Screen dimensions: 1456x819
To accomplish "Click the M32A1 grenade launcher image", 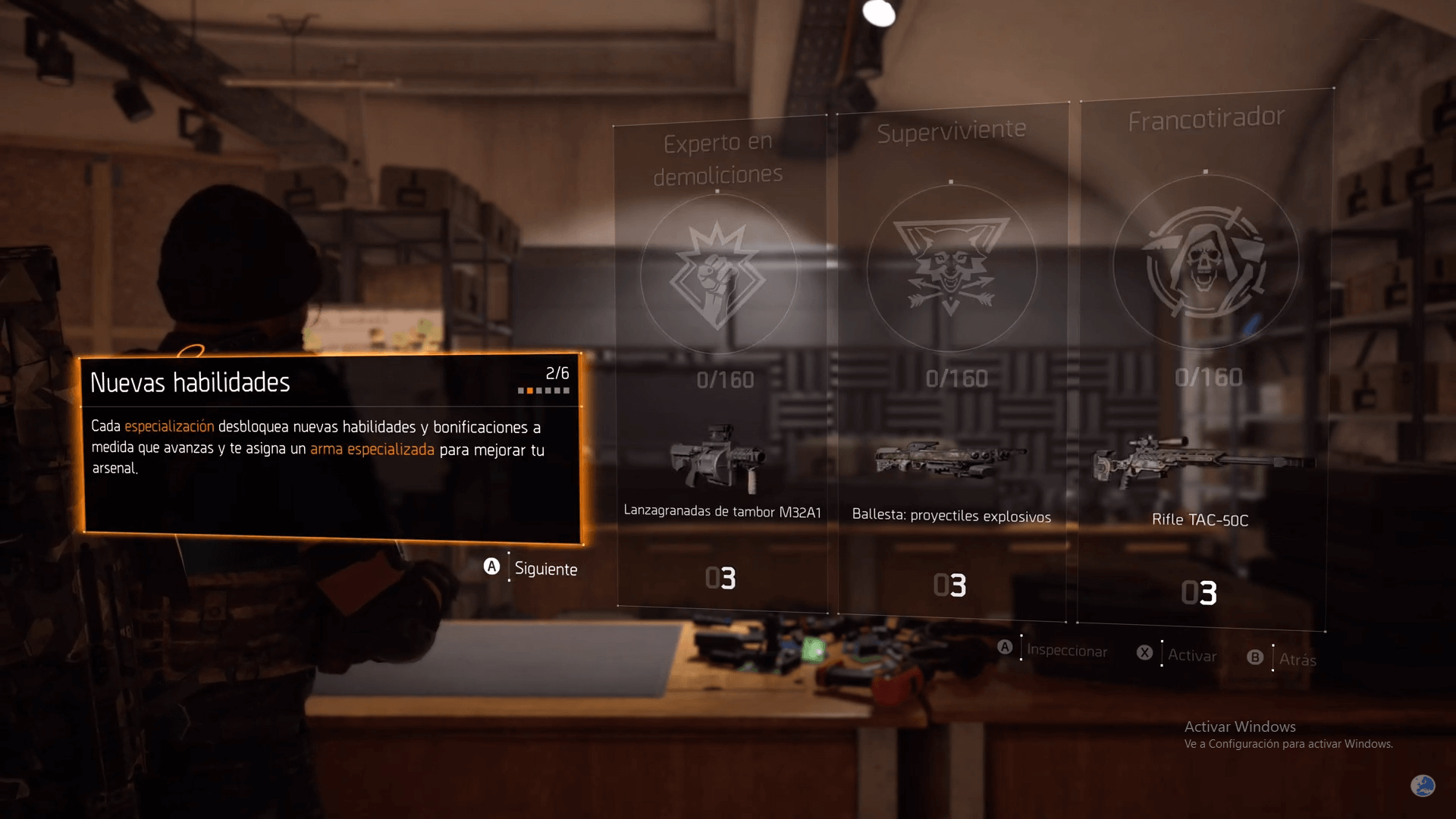I will tap(719, 459).
